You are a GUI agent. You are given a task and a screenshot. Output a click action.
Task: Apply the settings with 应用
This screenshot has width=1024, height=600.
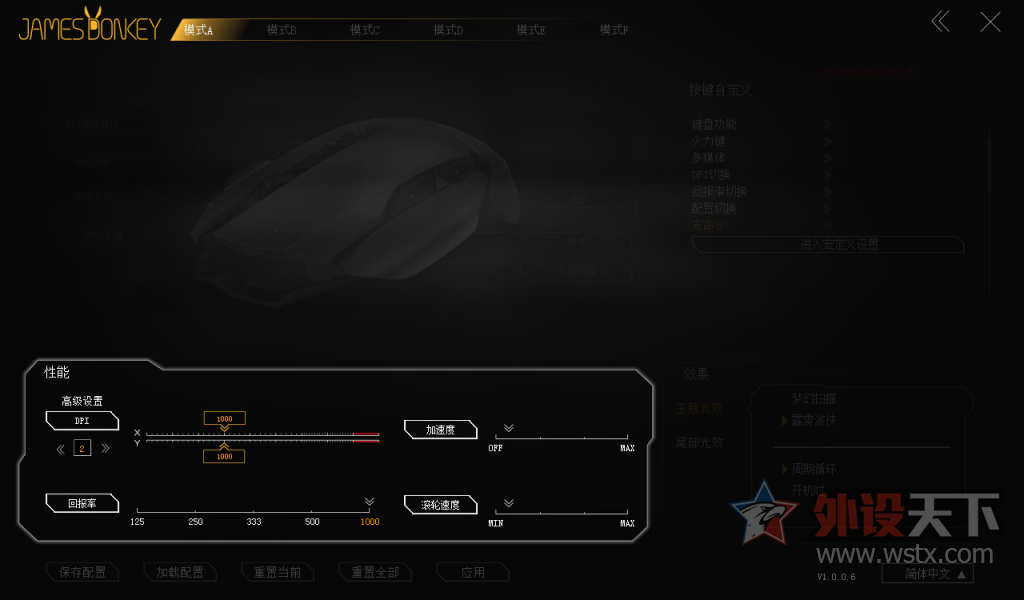[473, 573]
